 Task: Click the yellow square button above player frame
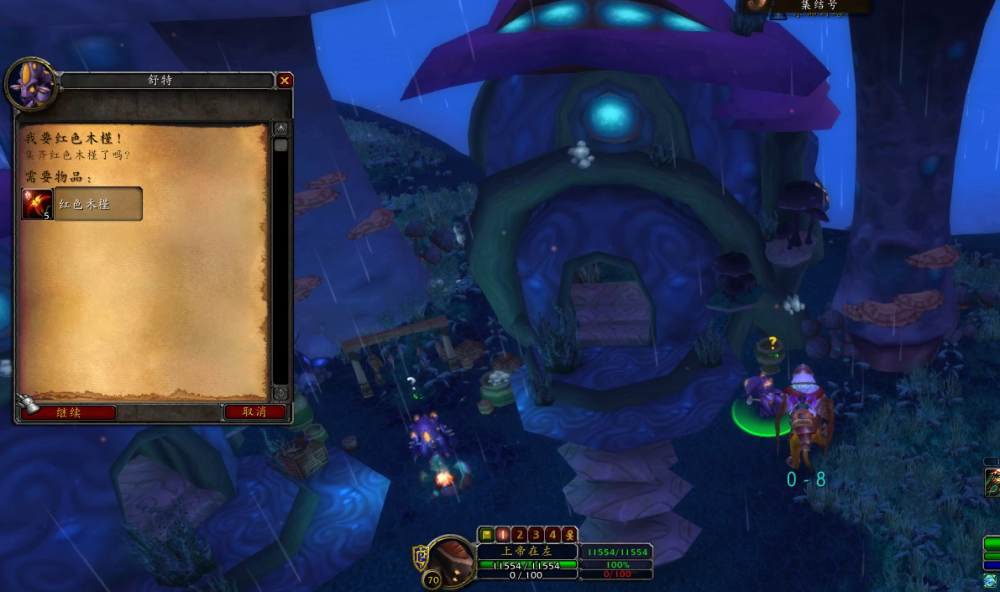[x=486, y=534]
